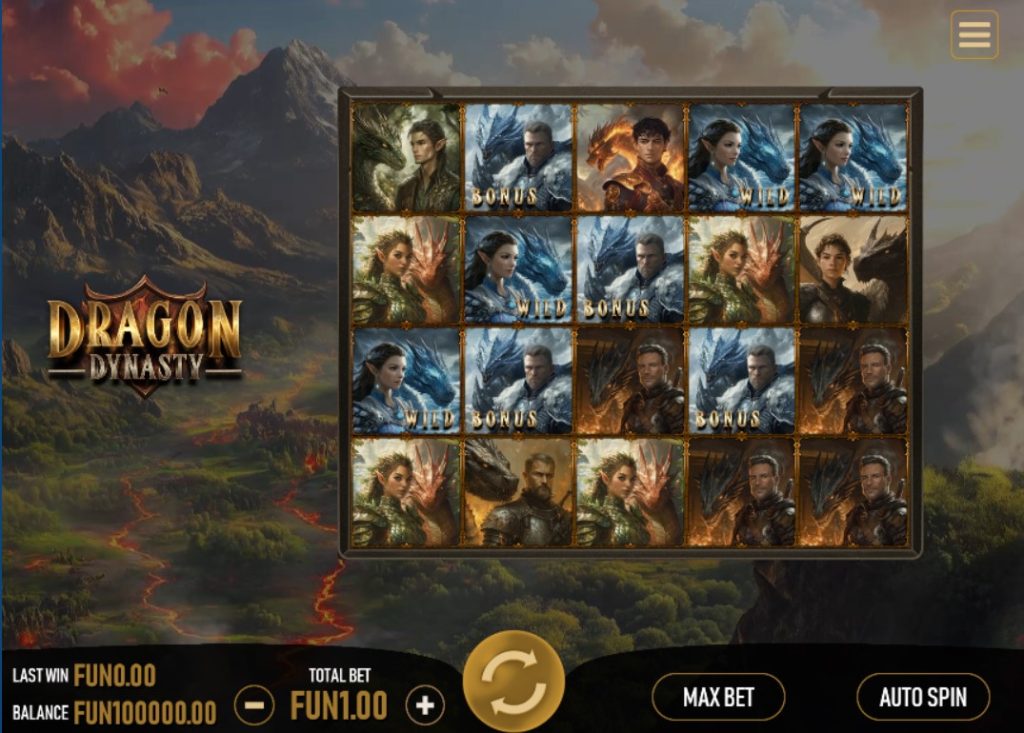
Task: Decrease total bet with minus button
Action: 254,706
